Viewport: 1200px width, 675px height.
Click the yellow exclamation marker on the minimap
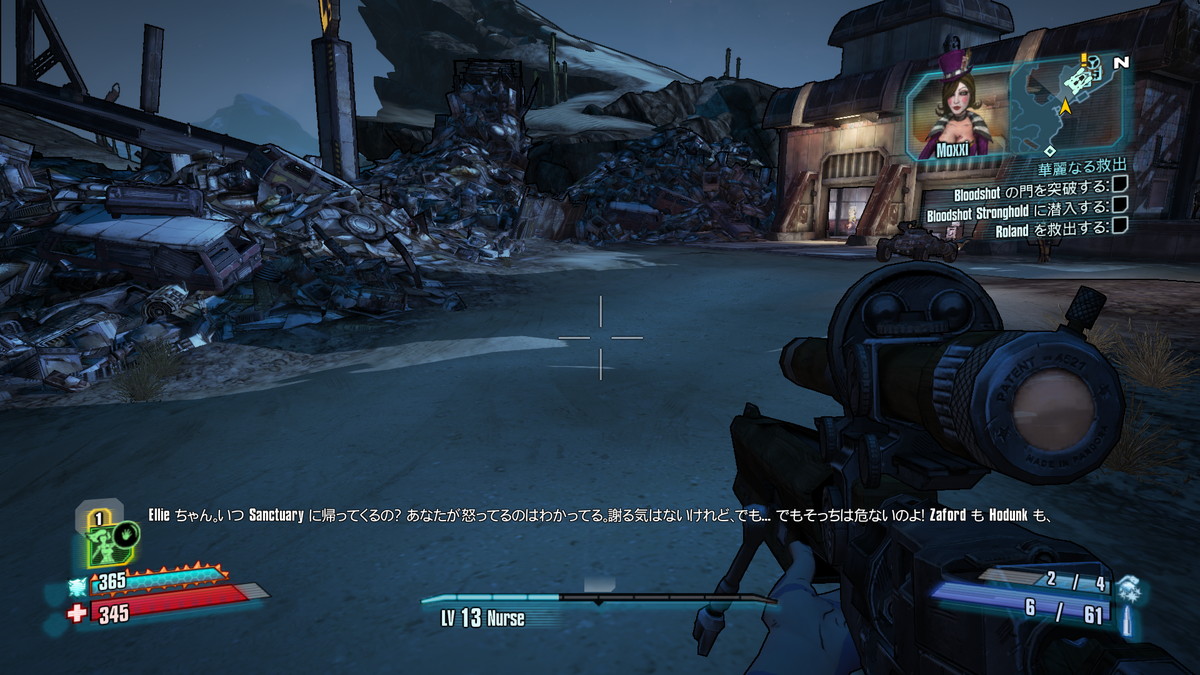(x=1084, y=58)
